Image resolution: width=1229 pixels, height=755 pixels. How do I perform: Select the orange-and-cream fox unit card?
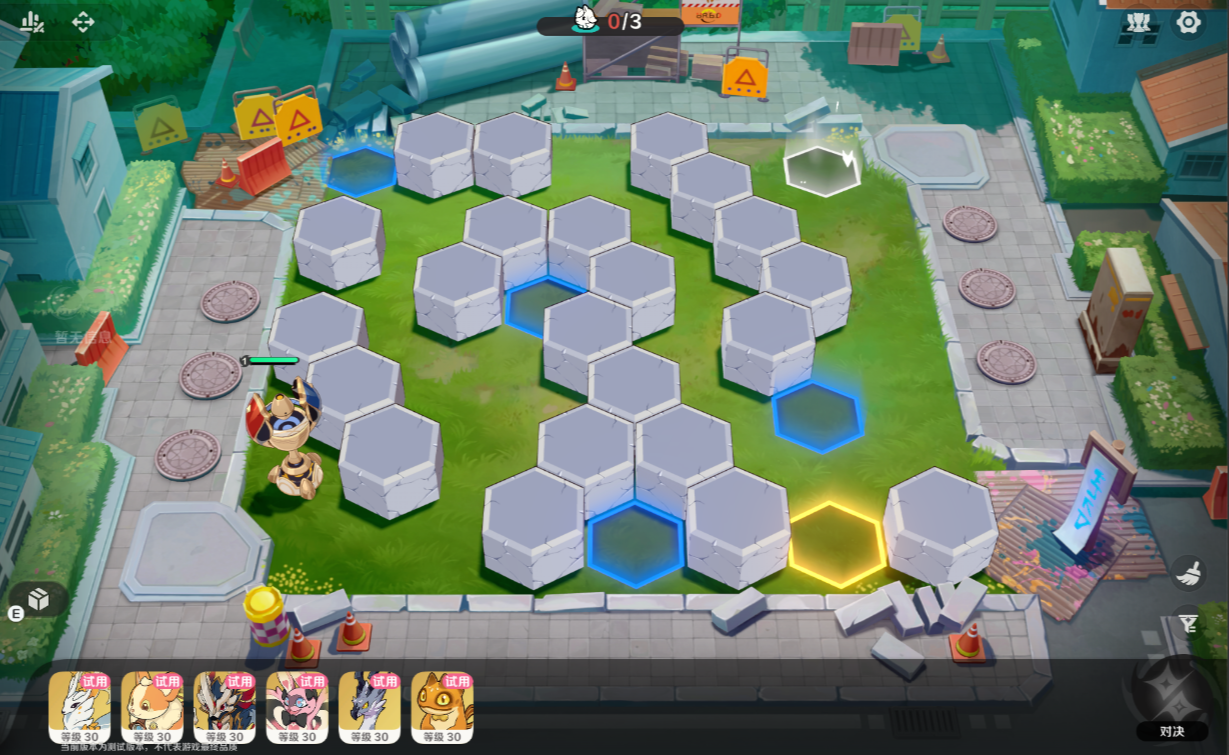coord(152,705)
